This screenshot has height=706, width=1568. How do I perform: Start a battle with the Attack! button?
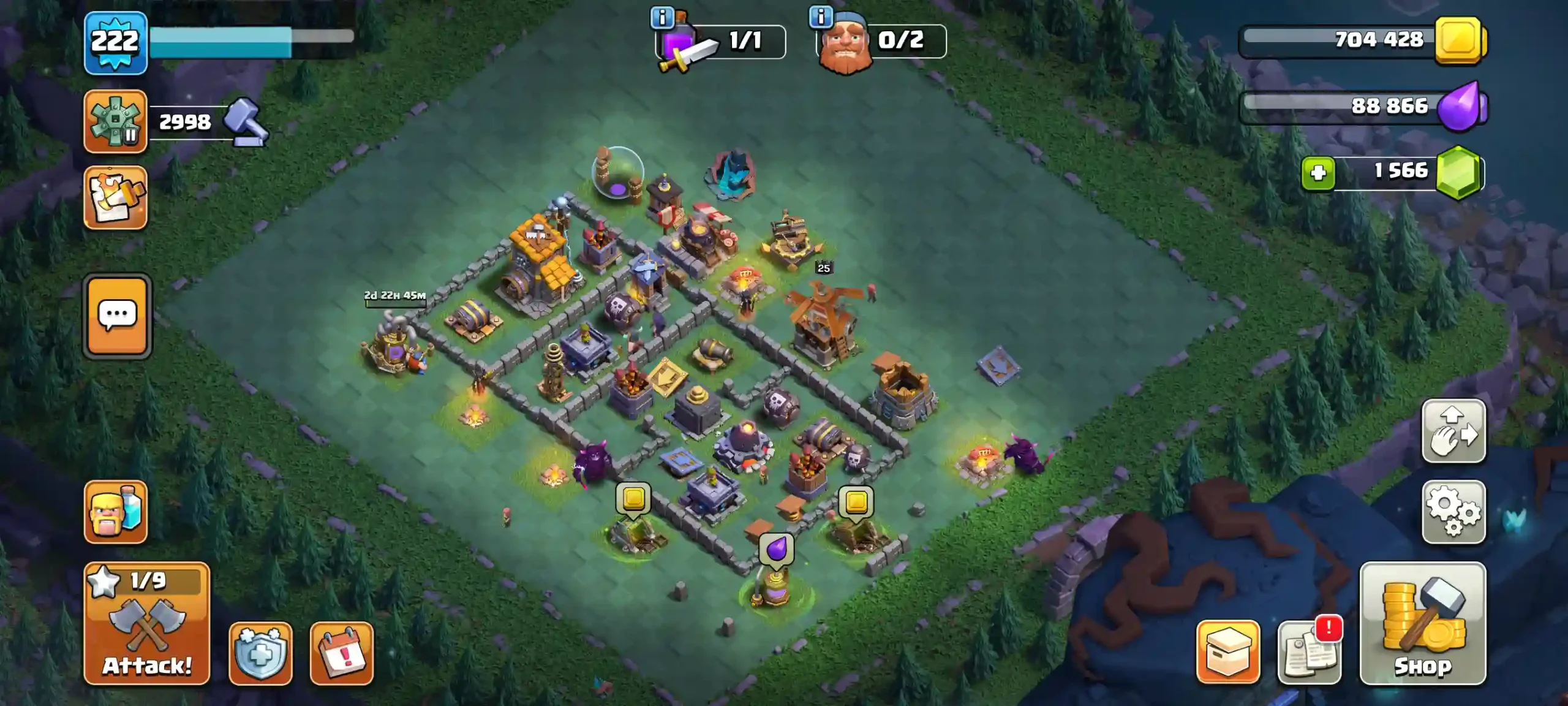pyautogui.click(x=147, y=623)
